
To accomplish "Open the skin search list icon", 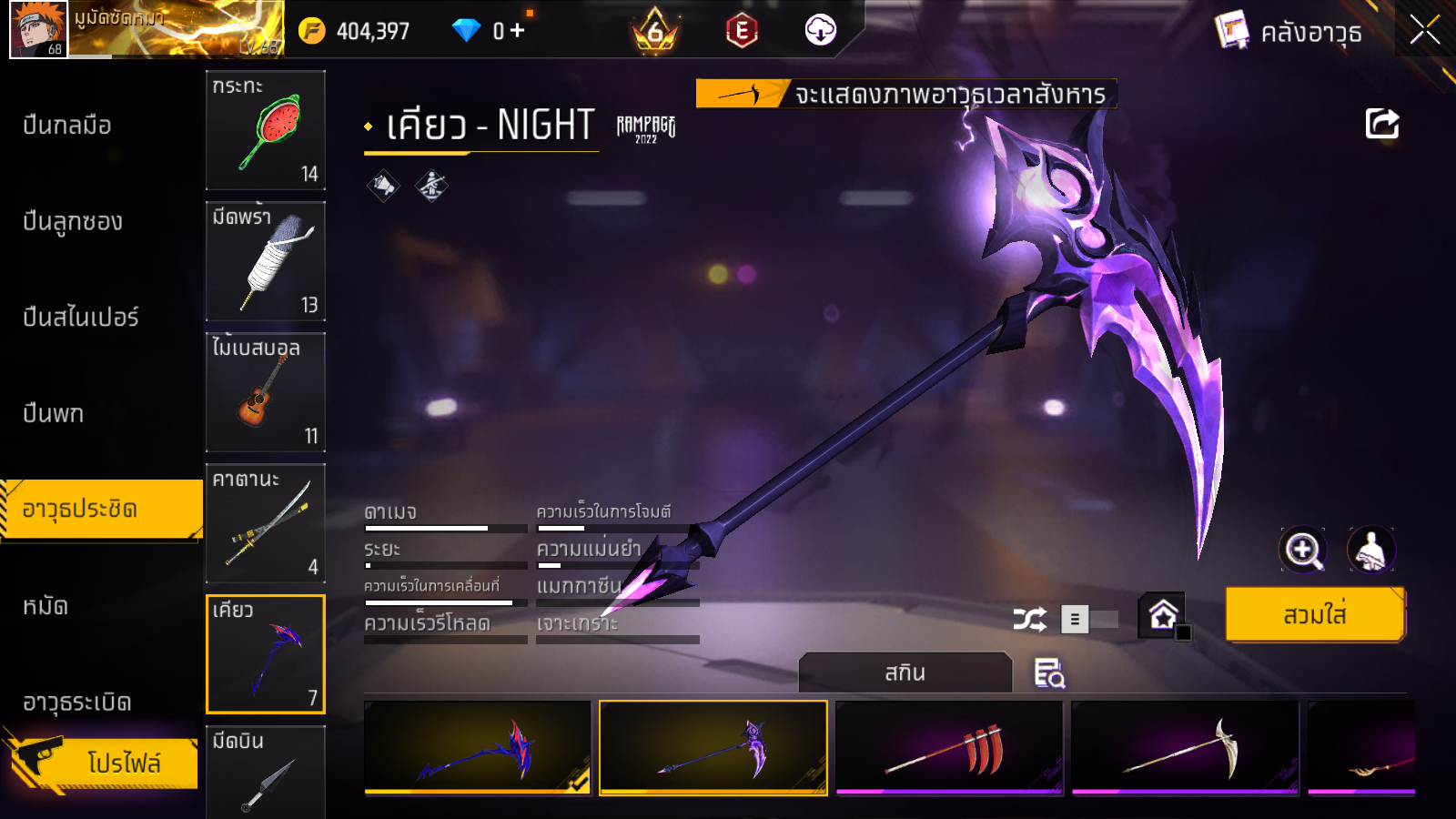I will 1048,673.
